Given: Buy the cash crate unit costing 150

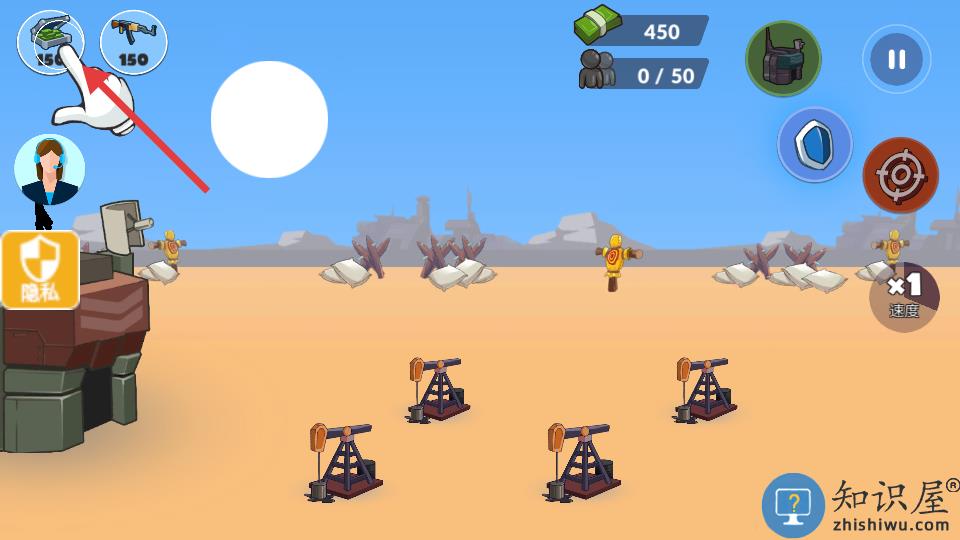Looking at the screenshot, I should [50, 42].
